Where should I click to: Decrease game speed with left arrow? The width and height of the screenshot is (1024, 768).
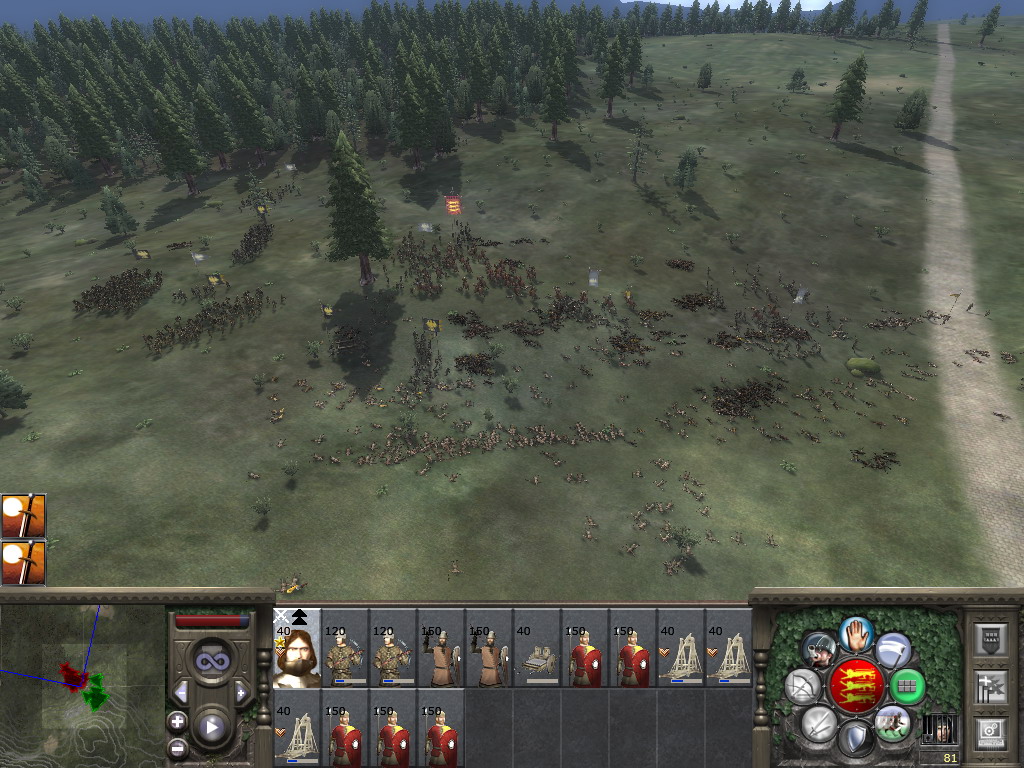[x=181, y=692]
